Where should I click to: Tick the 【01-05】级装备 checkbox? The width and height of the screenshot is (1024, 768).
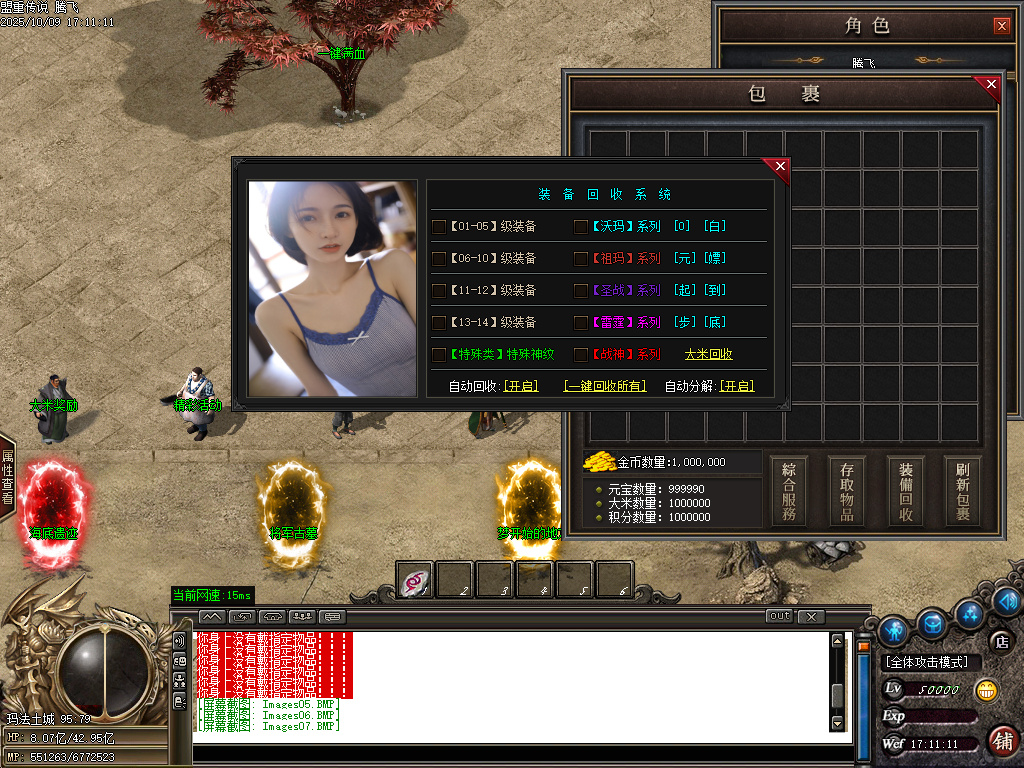tap(439, 227)
